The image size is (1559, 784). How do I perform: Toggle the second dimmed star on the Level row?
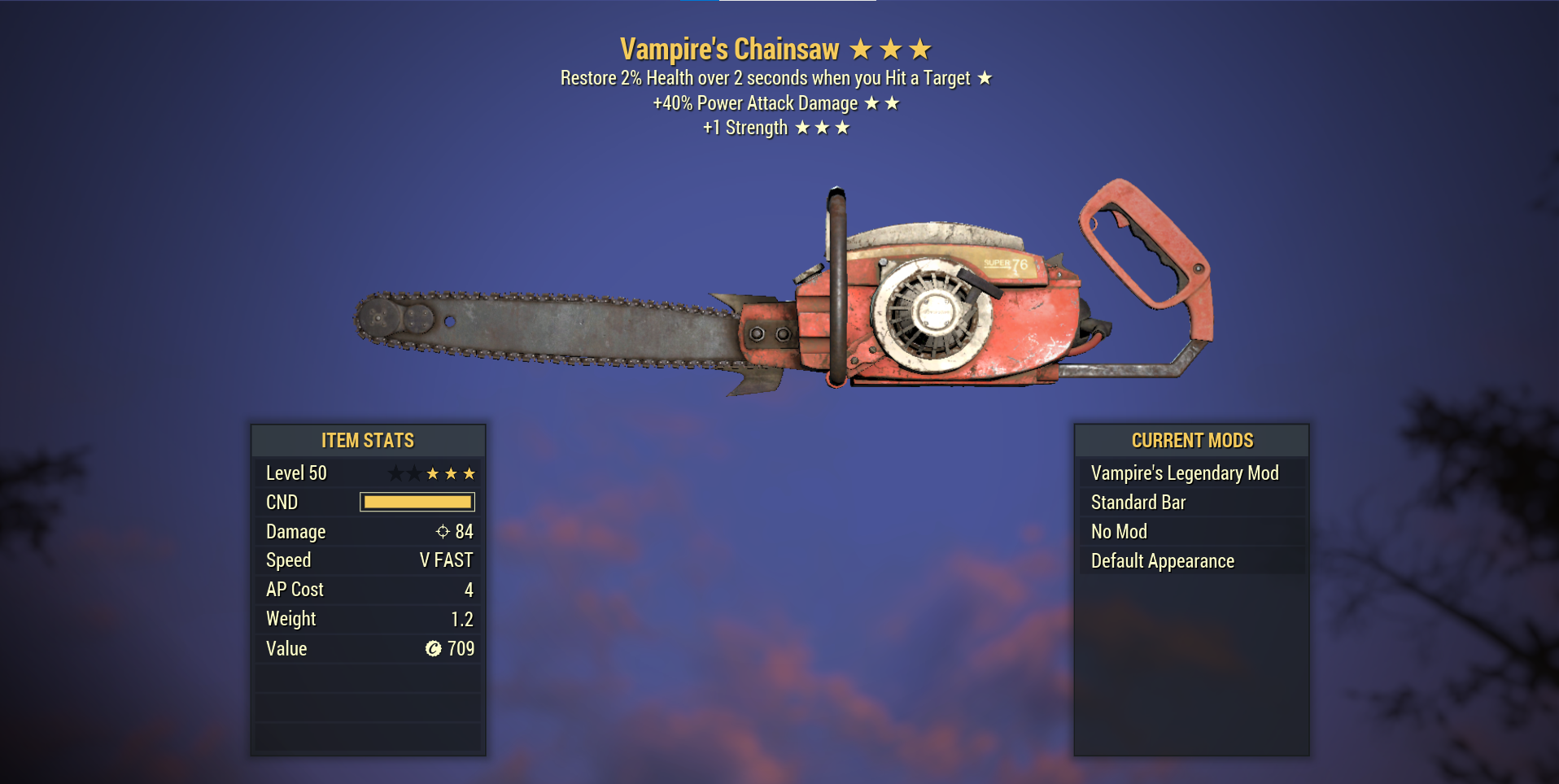pyautogui.click(x=416, y=473)
